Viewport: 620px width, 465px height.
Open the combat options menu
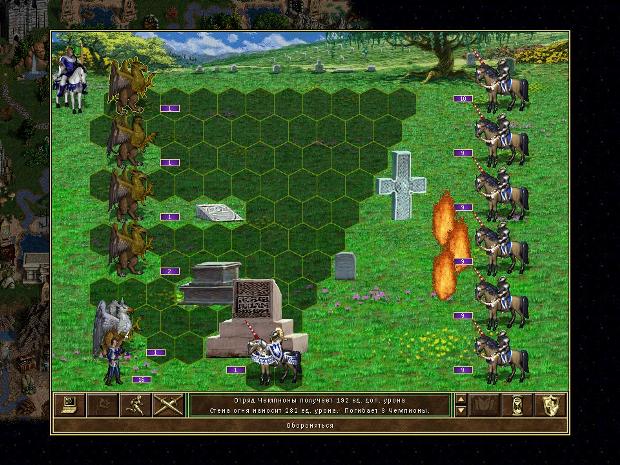69,405
